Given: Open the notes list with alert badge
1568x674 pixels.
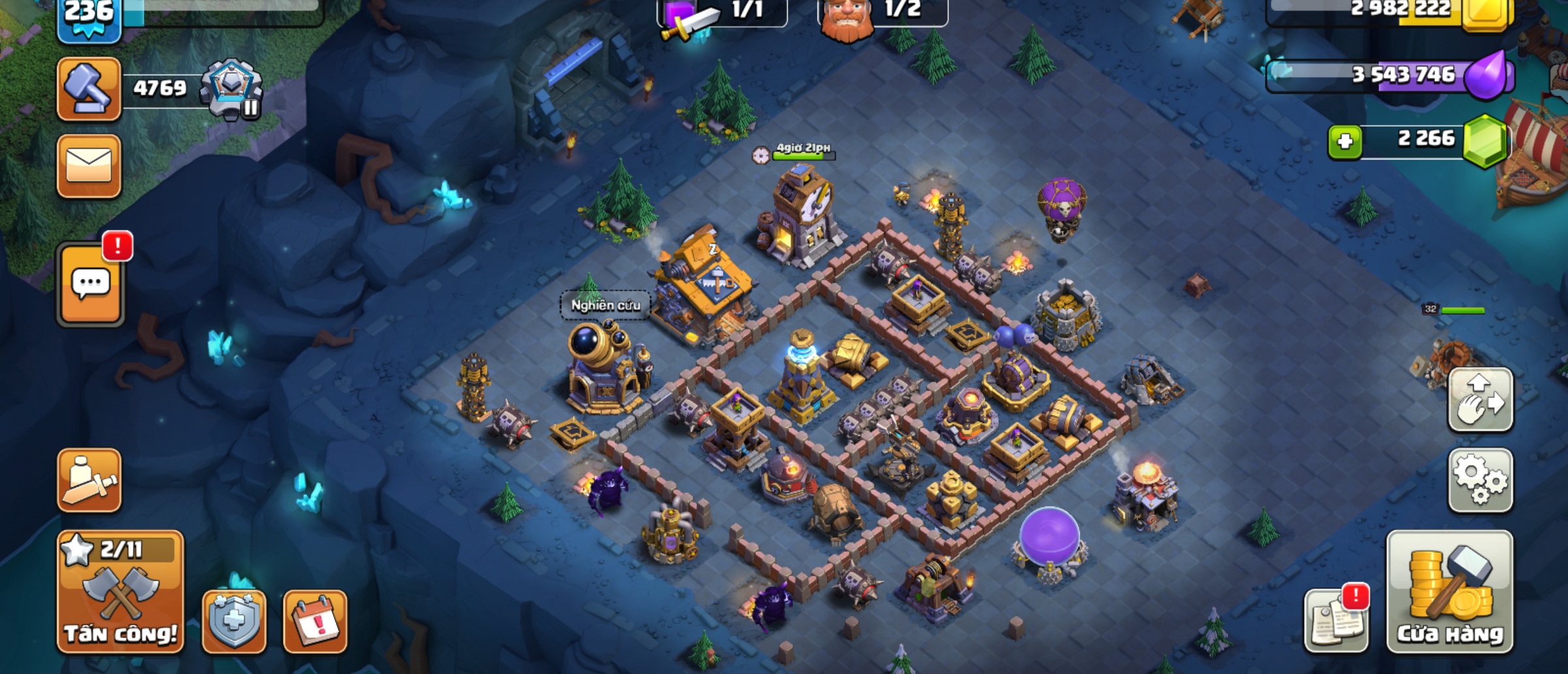Looking at the screenshot, I should 1336,620.
